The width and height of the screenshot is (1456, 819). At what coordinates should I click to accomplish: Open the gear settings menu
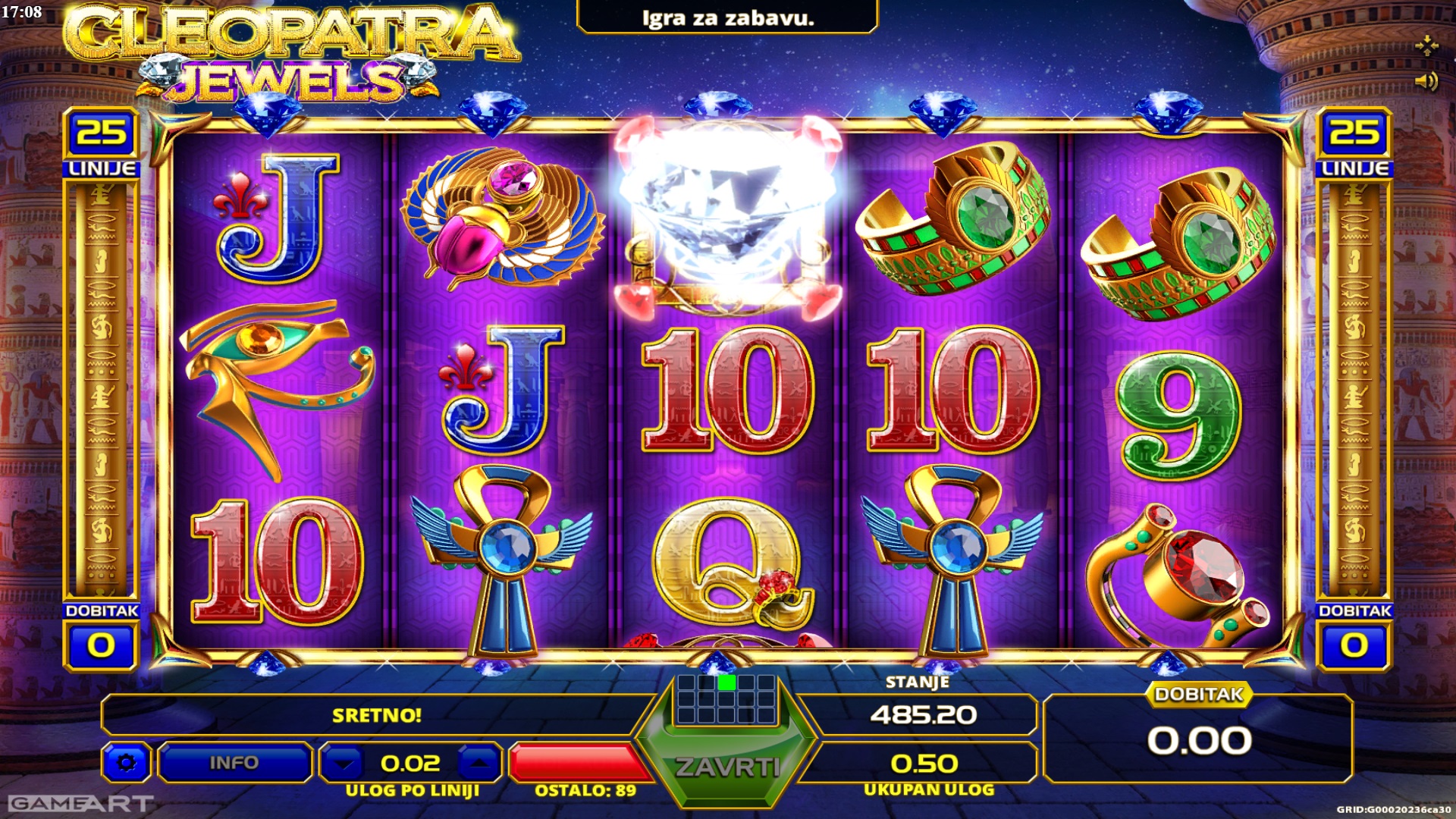click(126, 762)
